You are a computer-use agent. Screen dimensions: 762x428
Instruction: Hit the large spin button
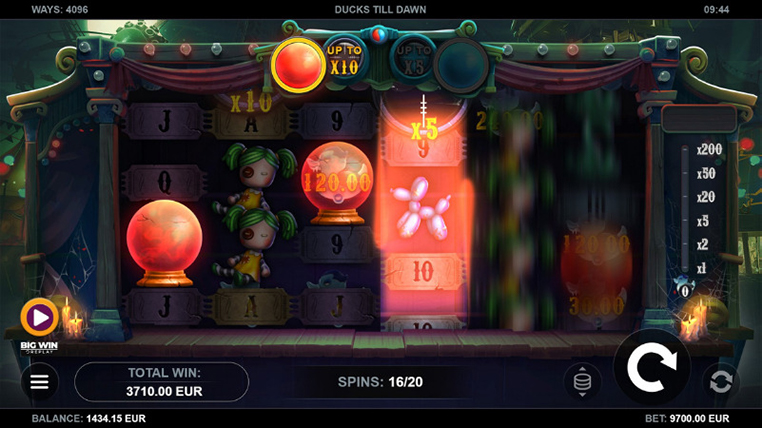click(x=651, y=367)
